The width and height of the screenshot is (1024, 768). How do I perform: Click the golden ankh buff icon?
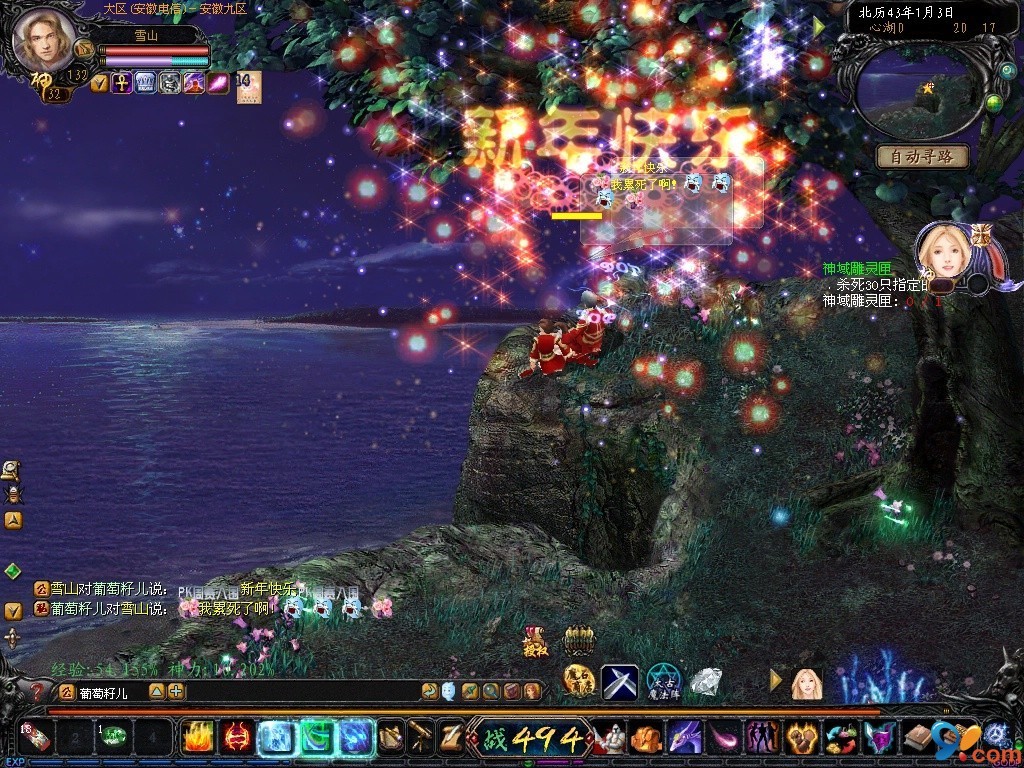[x=121, y=83]
